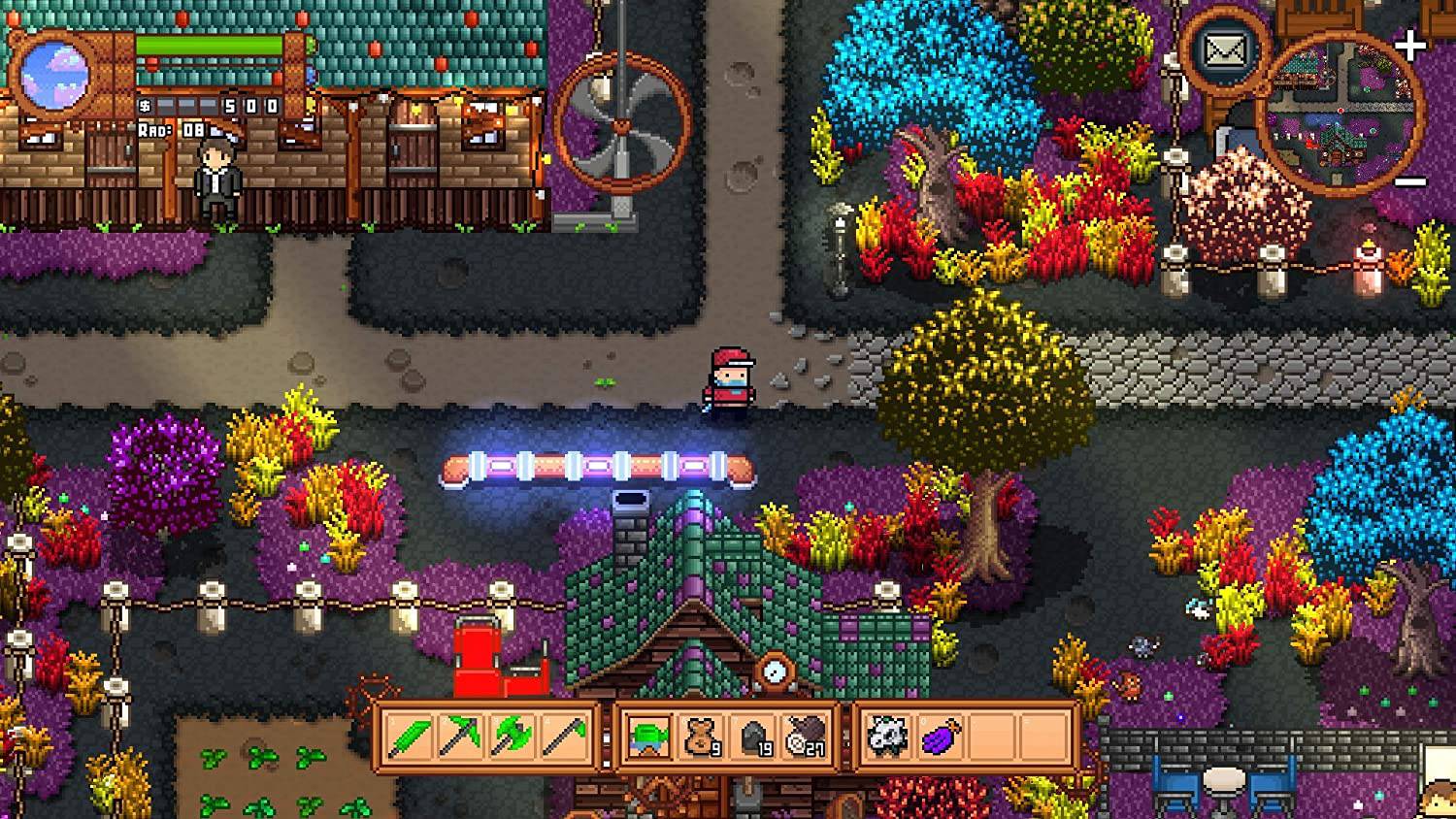Click the Rad: 08 counter

tap(170, 129)
